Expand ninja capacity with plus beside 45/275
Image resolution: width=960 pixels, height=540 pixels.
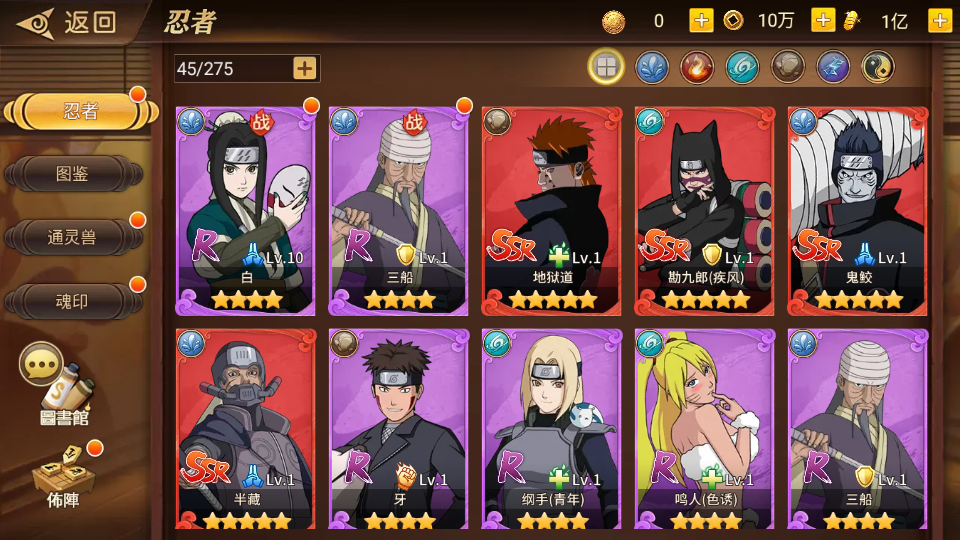click(305, 68)
